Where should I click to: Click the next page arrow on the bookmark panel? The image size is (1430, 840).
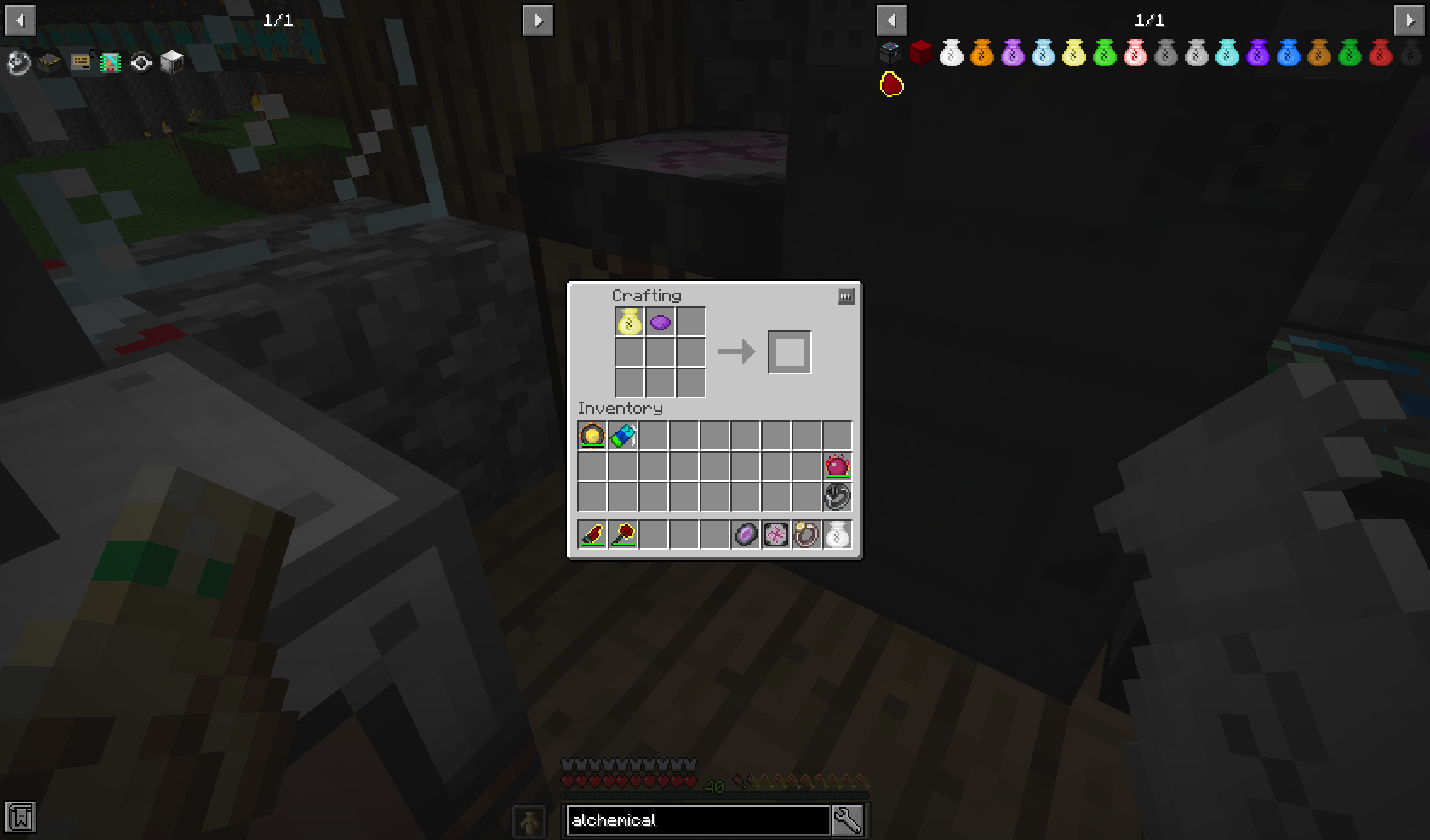coord(540,20)
